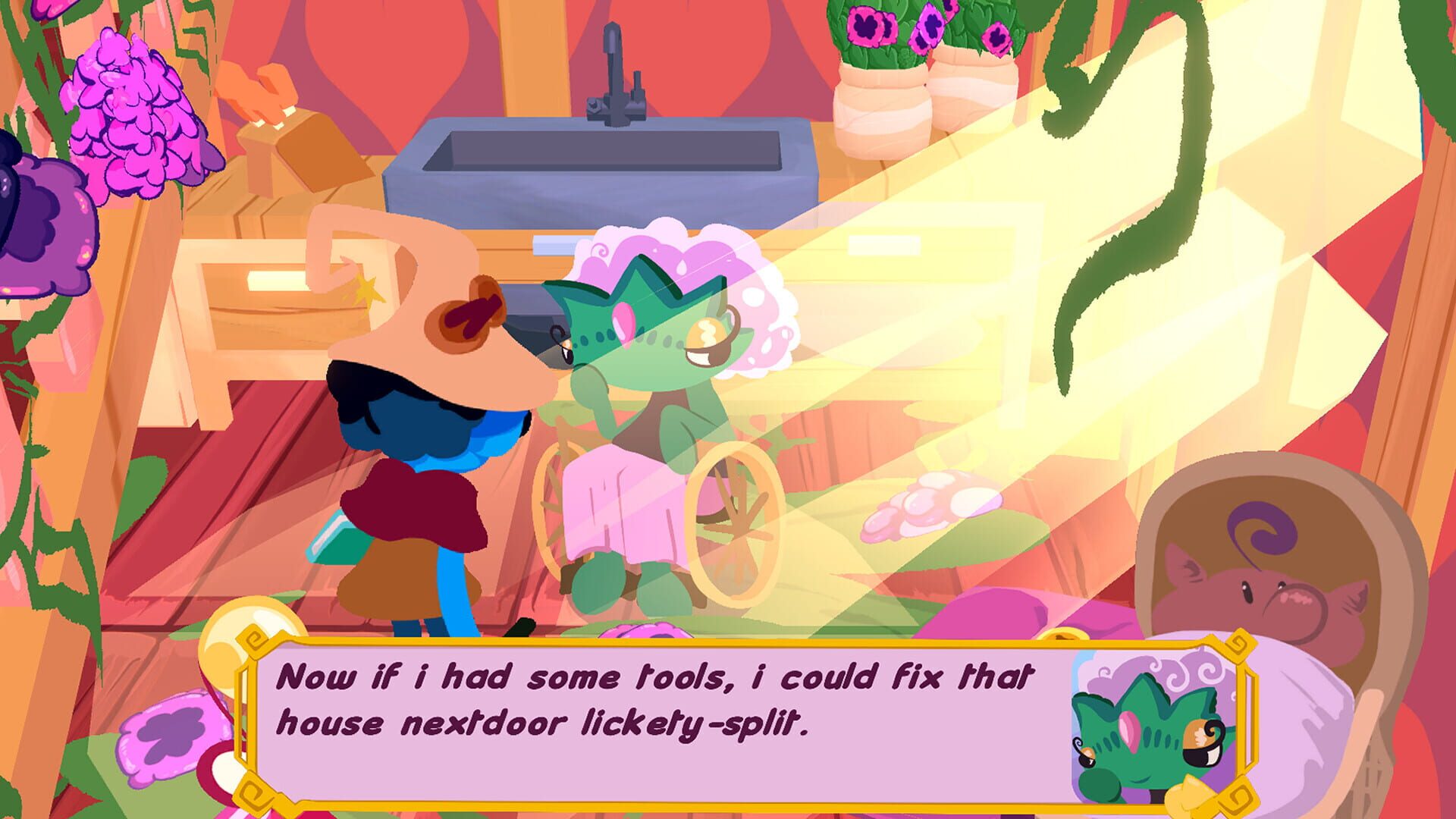Click the elderly chameleon in the wheelchair
Viewport: 1456px width, 819px height.
point(652,364)
